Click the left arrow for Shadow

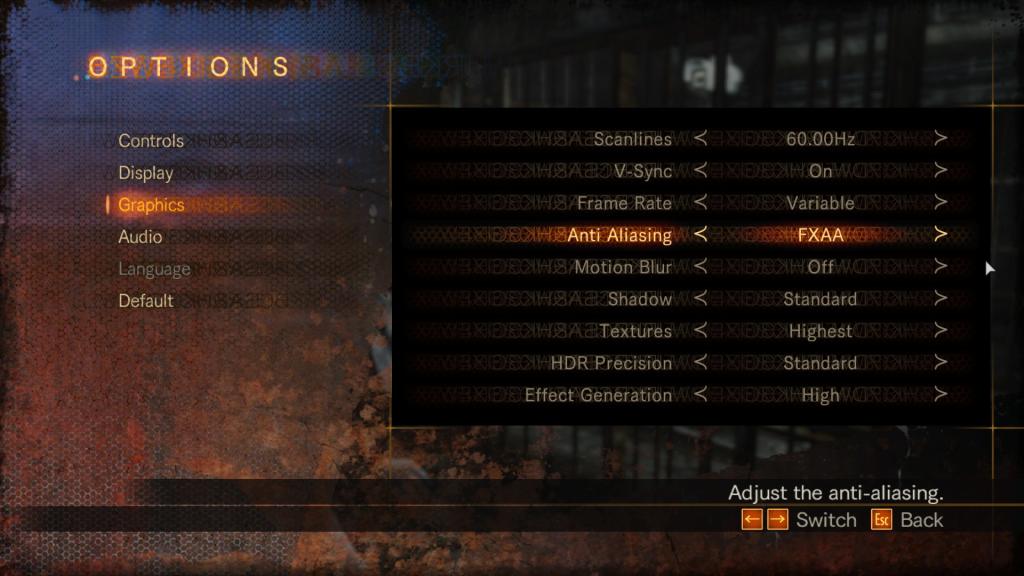tap(700, 299)
